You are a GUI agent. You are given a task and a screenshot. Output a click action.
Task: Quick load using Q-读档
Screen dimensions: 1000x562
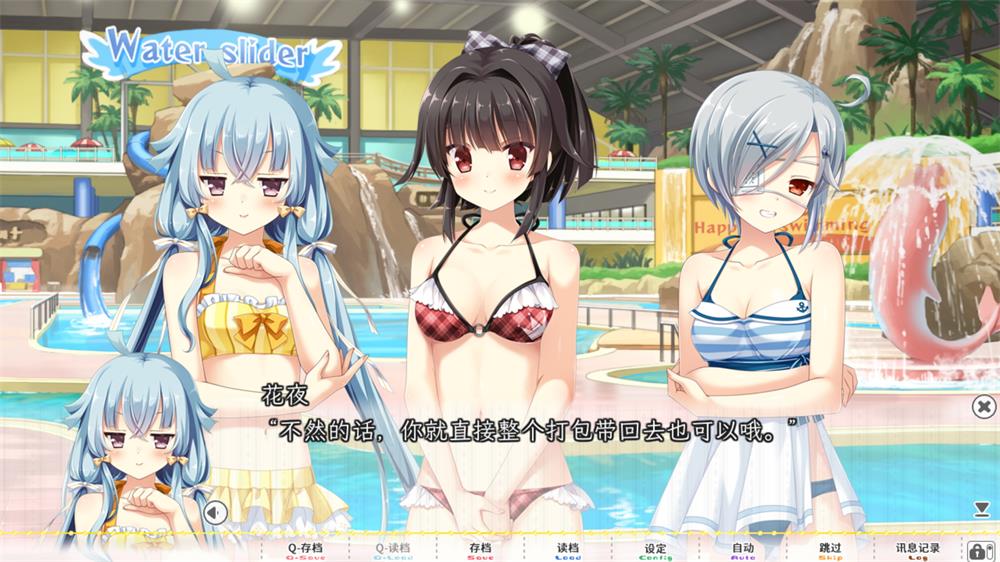pyautogui.click(x=392, y=549)
